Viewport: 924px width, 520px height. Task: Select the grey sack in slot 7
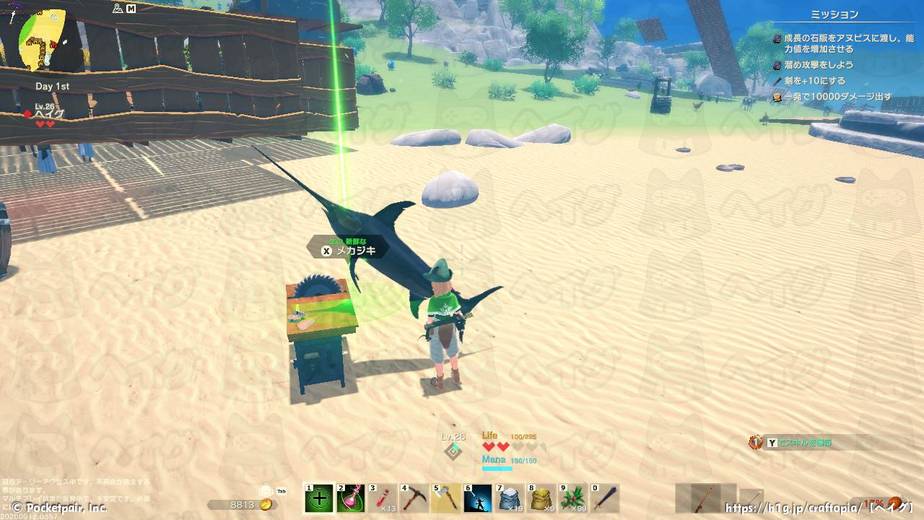point(510,498)
